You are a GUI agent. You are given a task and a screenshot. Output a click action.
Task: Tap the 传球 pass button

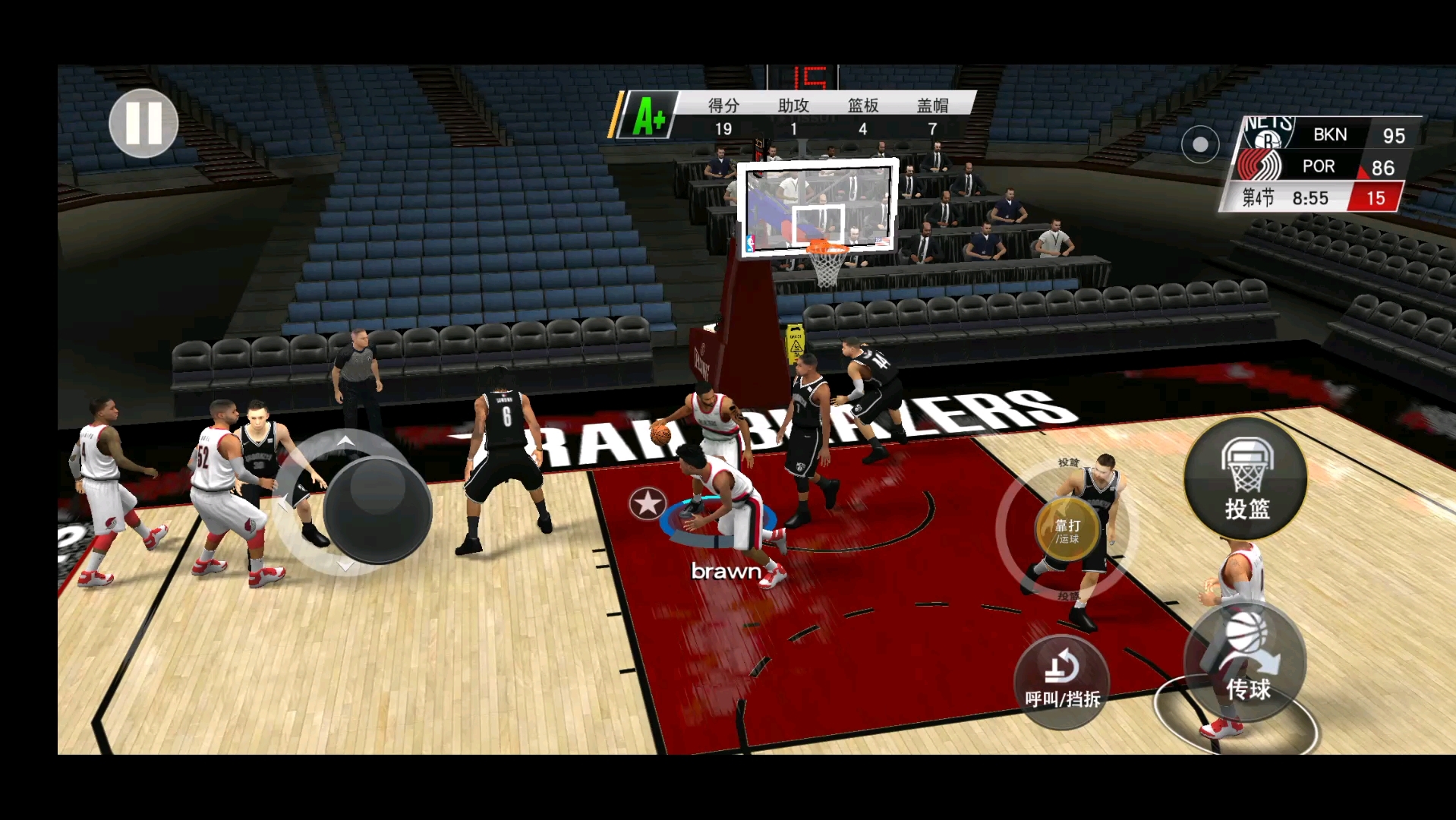click(1245, 662)
